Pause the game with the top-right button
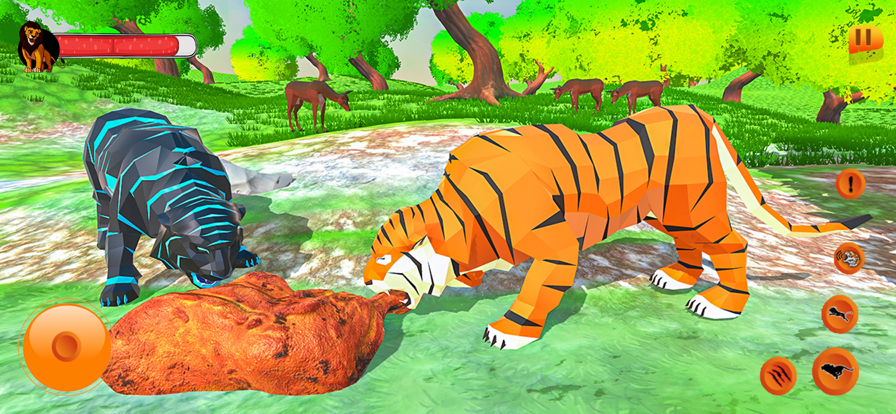 pos(859,42)
